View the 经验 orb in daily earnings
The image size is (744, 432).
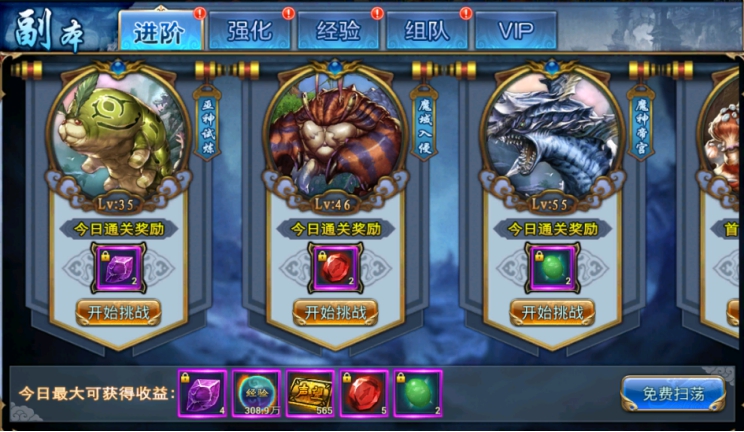click(256, 393)
